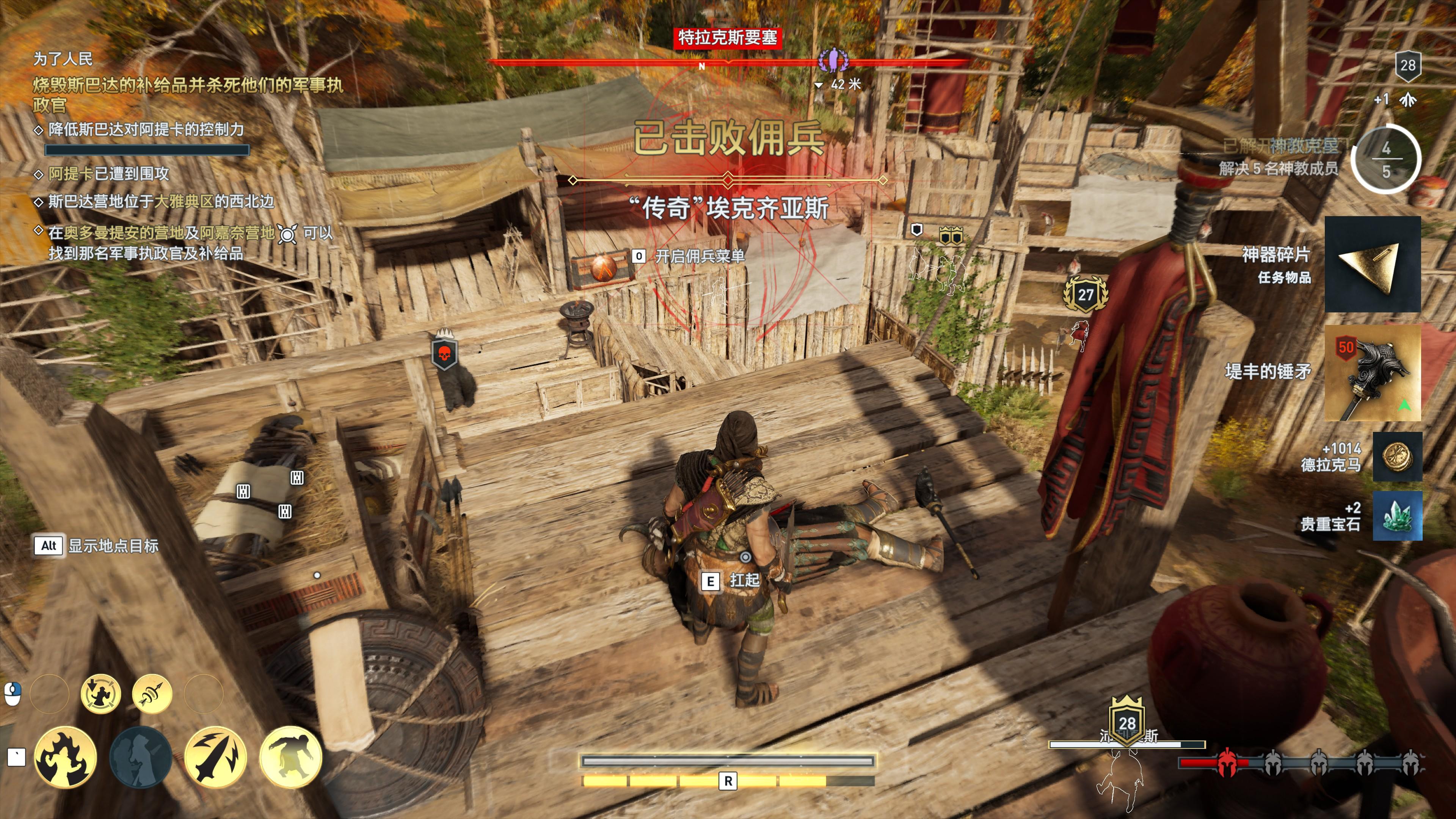Click the ability point arrow icon

[1407, 100]
